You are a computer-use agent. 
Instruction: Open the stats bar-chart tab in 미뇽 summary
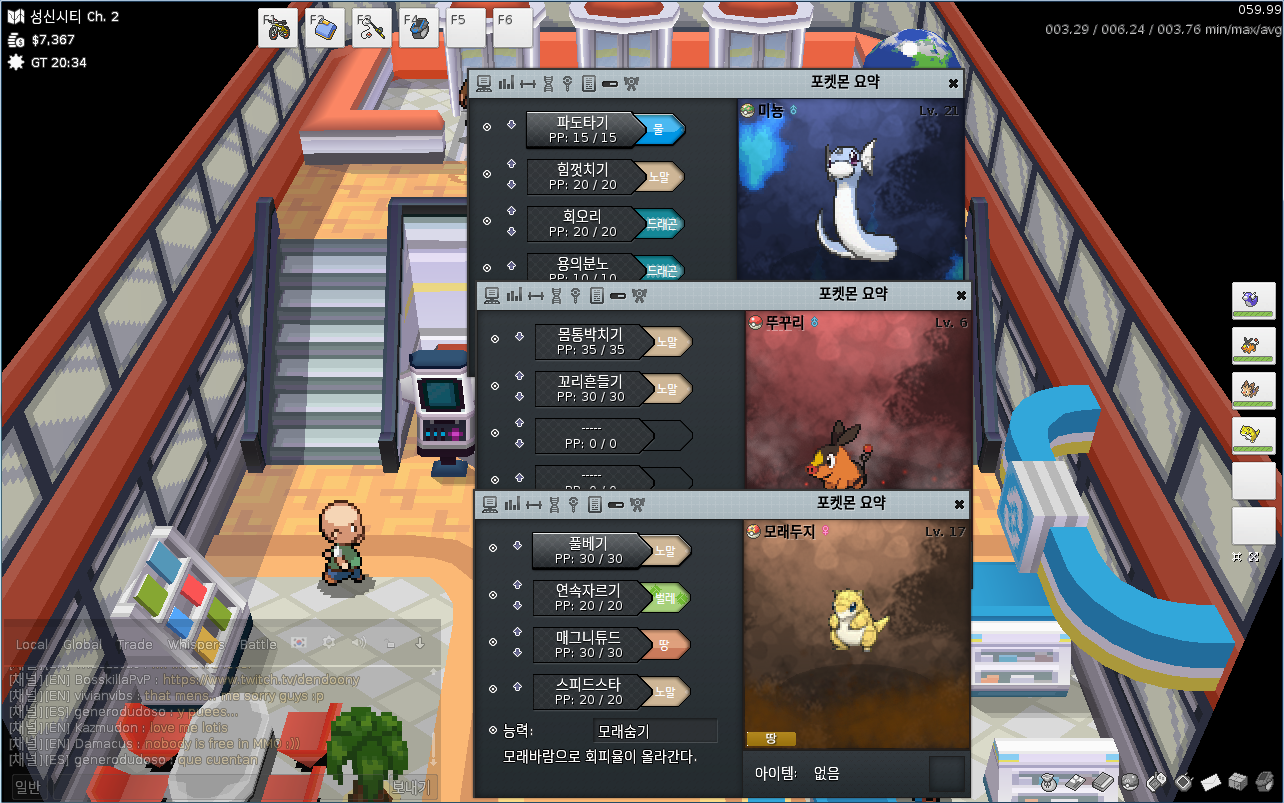505,83
